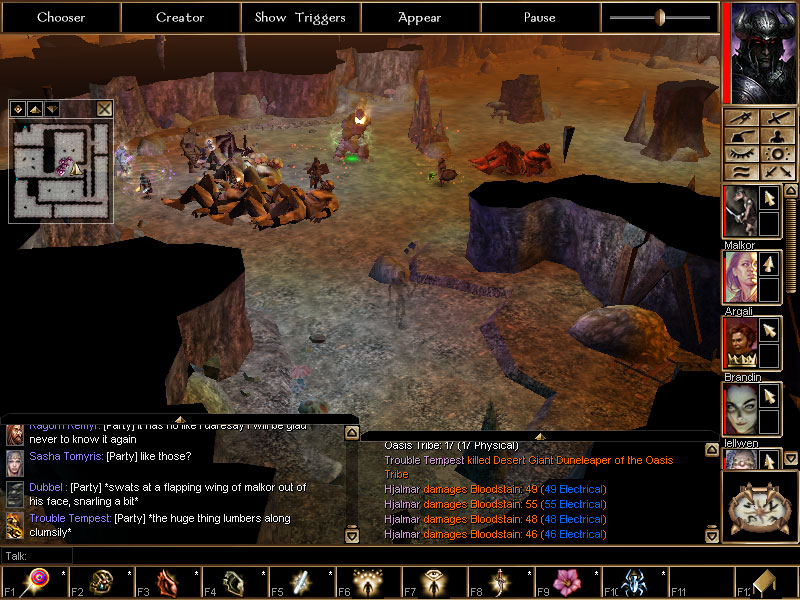Viewport: 800px width, 600px height.
Task: Select Malkor's portrait in the party list
Action: [x=739, y=212]
